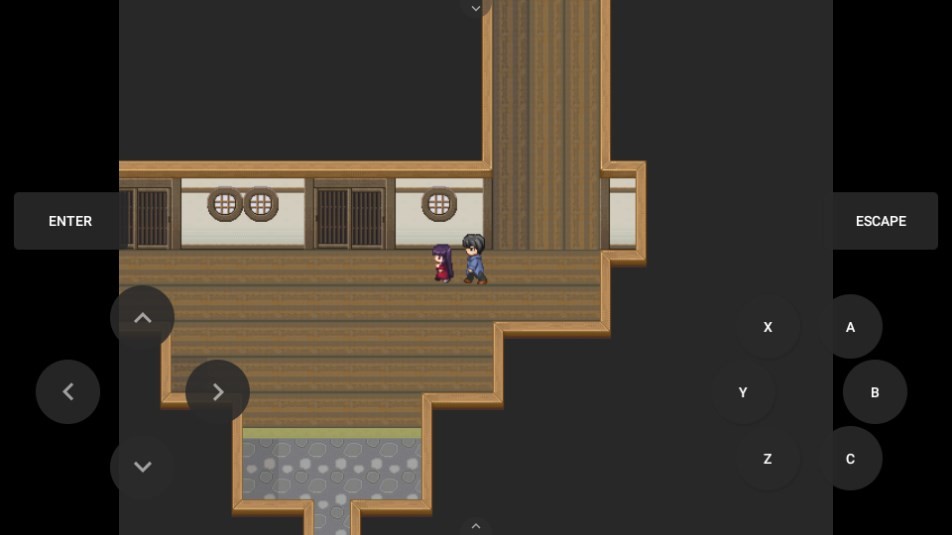Image resolution: width=952 pixels, height=535 pixels.
Task: Tap the ENTER button
Action: pyautogui.click(x=70, y=221)
